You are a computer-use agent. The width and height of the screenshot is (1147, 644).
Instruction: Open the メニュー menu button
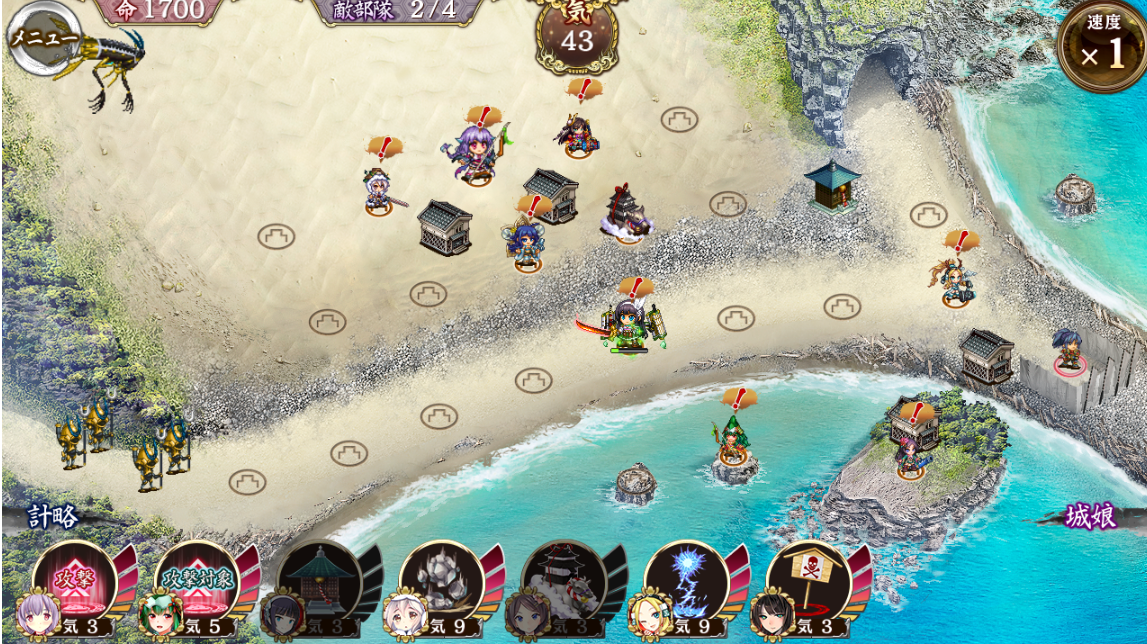[44, 38]
